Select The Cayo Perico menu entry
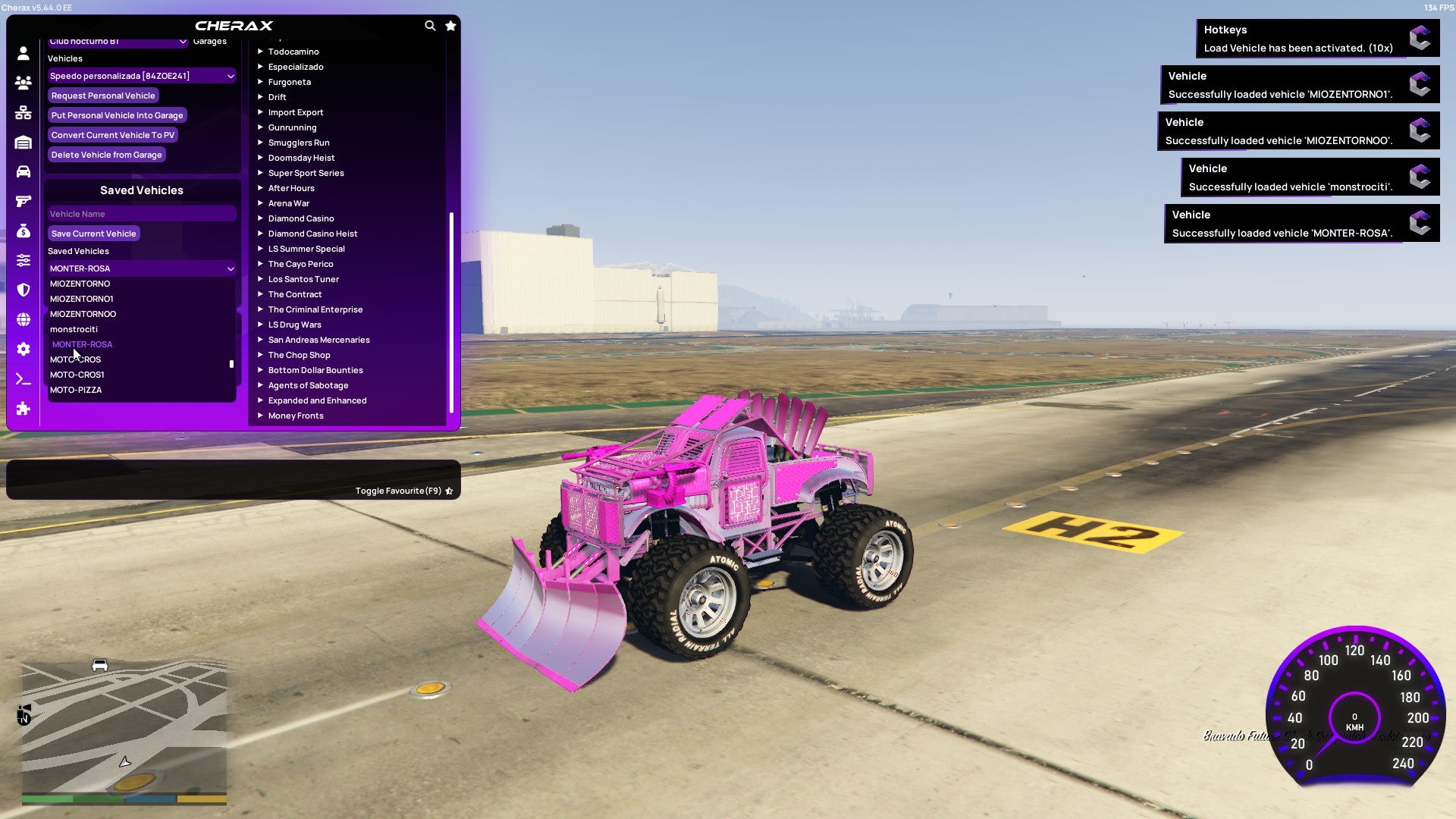This screenshot has width=1456, height=819. pyautogui.click(x=300, y=264)
